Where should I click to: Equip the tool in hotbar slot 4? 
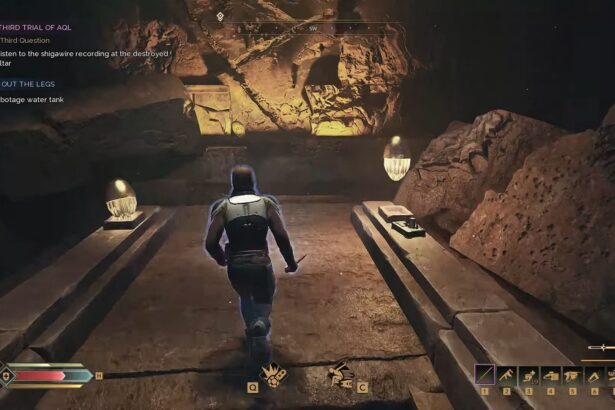[x=551, y=375]
